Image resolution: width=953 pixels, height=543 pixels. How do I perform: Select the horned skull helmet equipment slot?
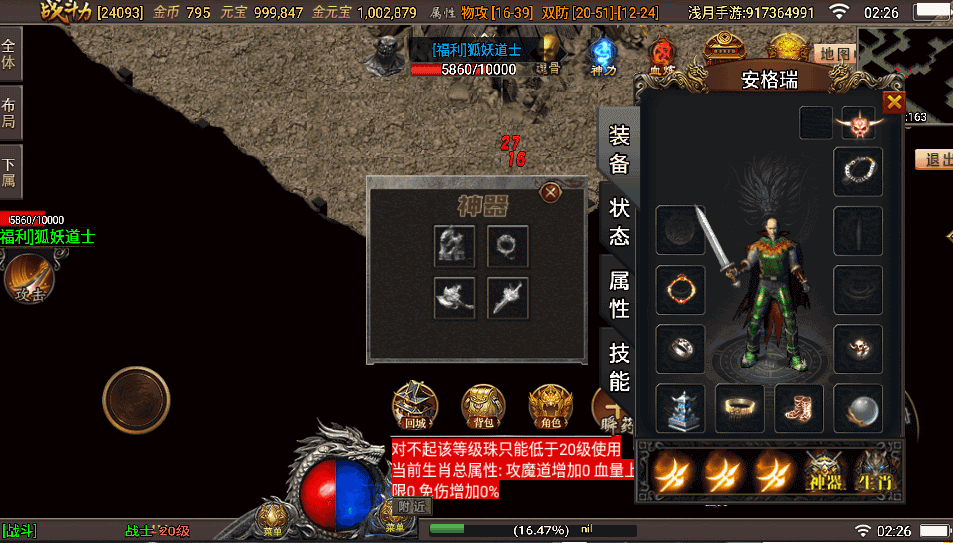(x=858, y=124)
